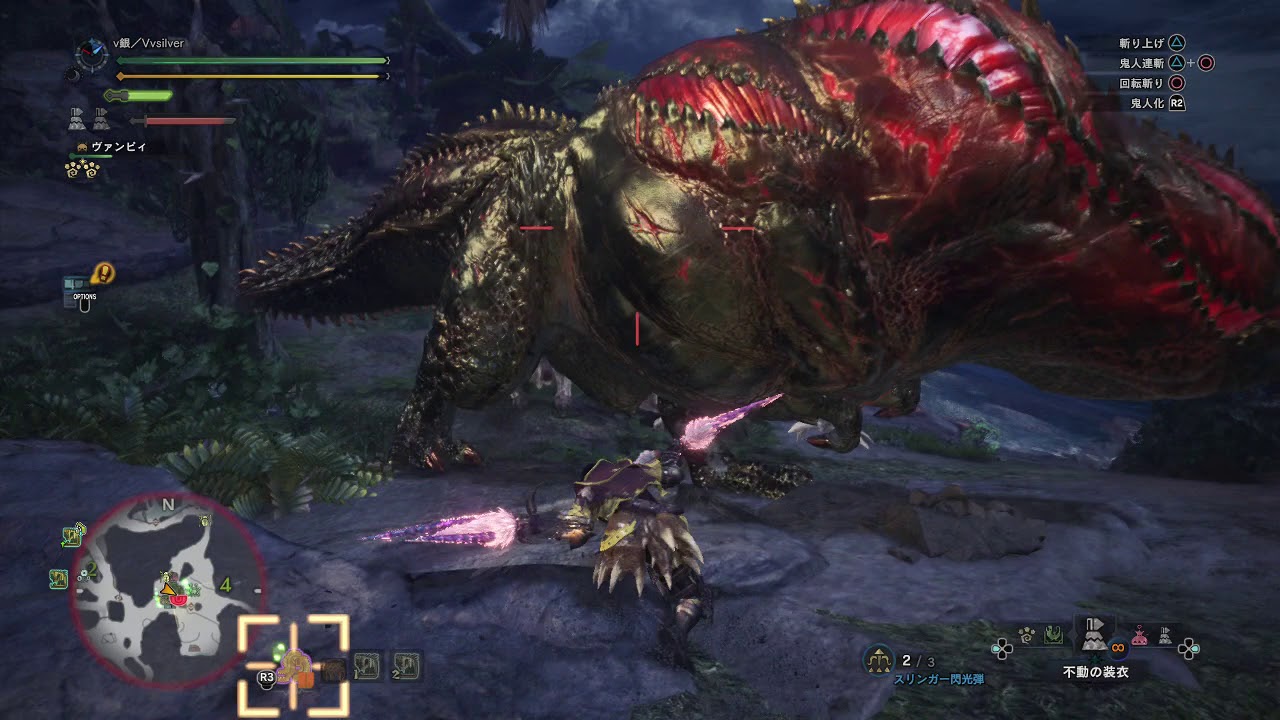Select the 不動の装衣 mantle icon
Screen dimensions: 1280x720
coord(1094,638)
